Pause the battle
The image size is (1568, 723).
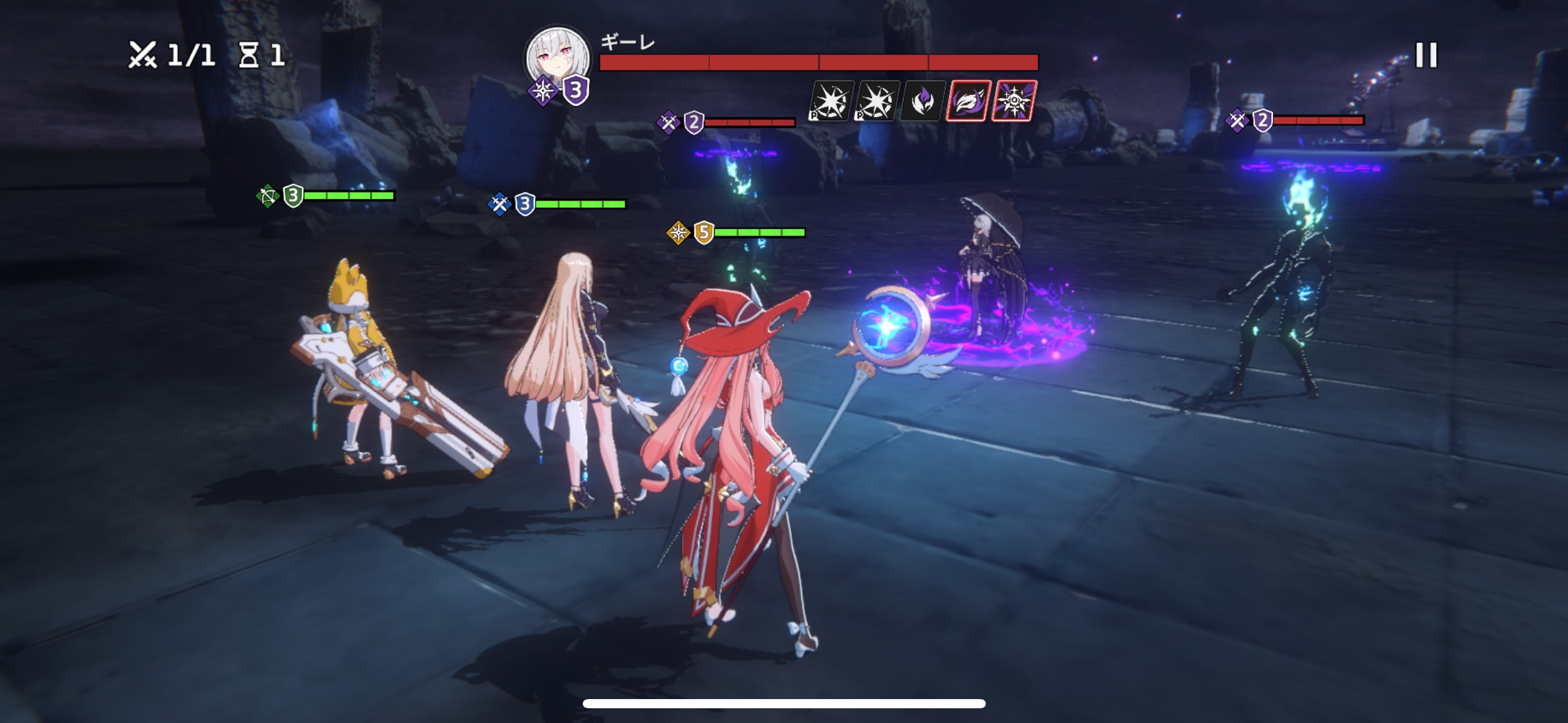(x=1426, y=55)
